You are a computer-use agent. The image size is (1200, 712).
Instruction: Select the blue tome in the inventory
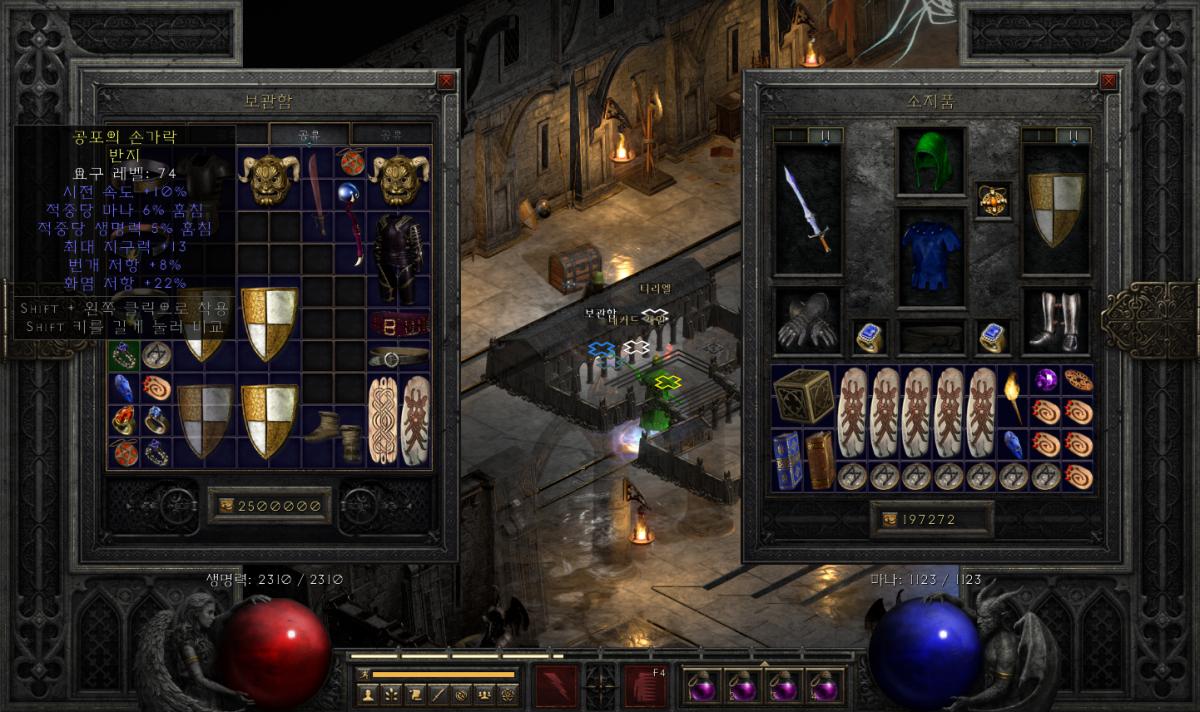(x=787, y=461)
